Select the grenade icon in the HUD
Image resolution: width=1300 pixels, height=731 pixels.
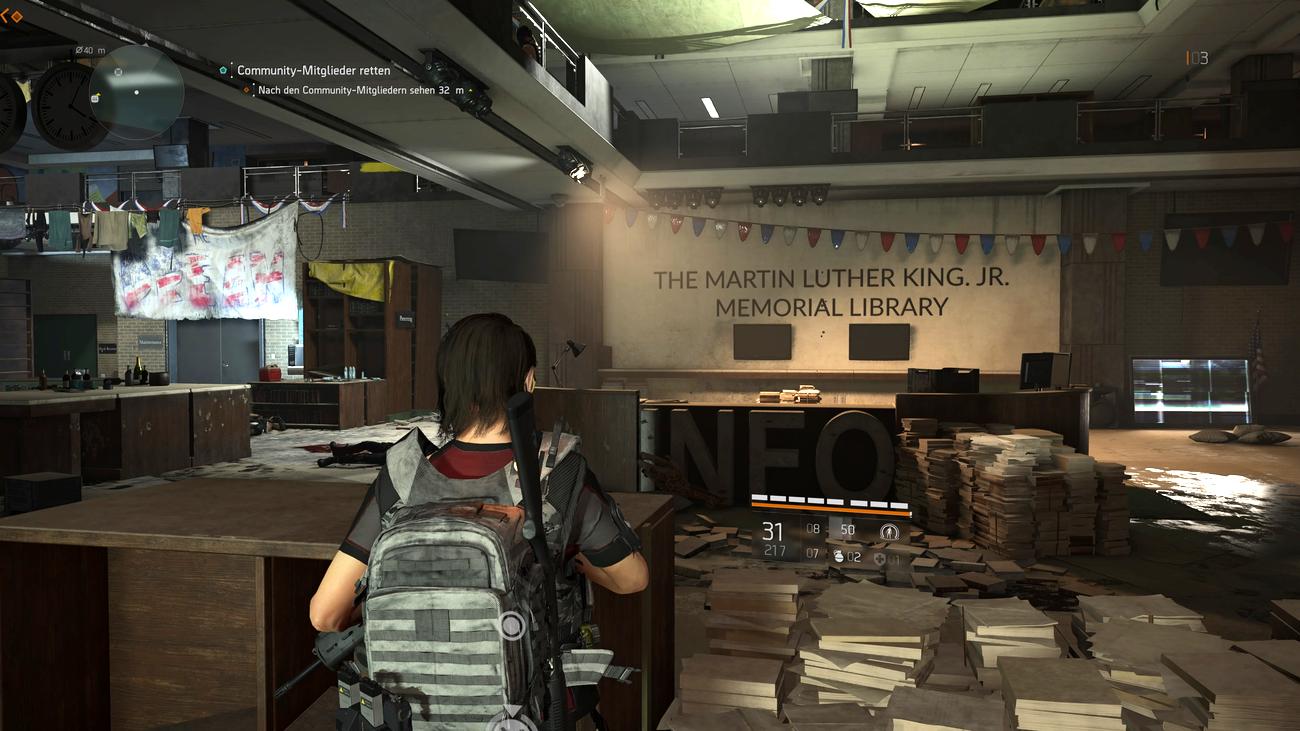(x=840, y=557)
